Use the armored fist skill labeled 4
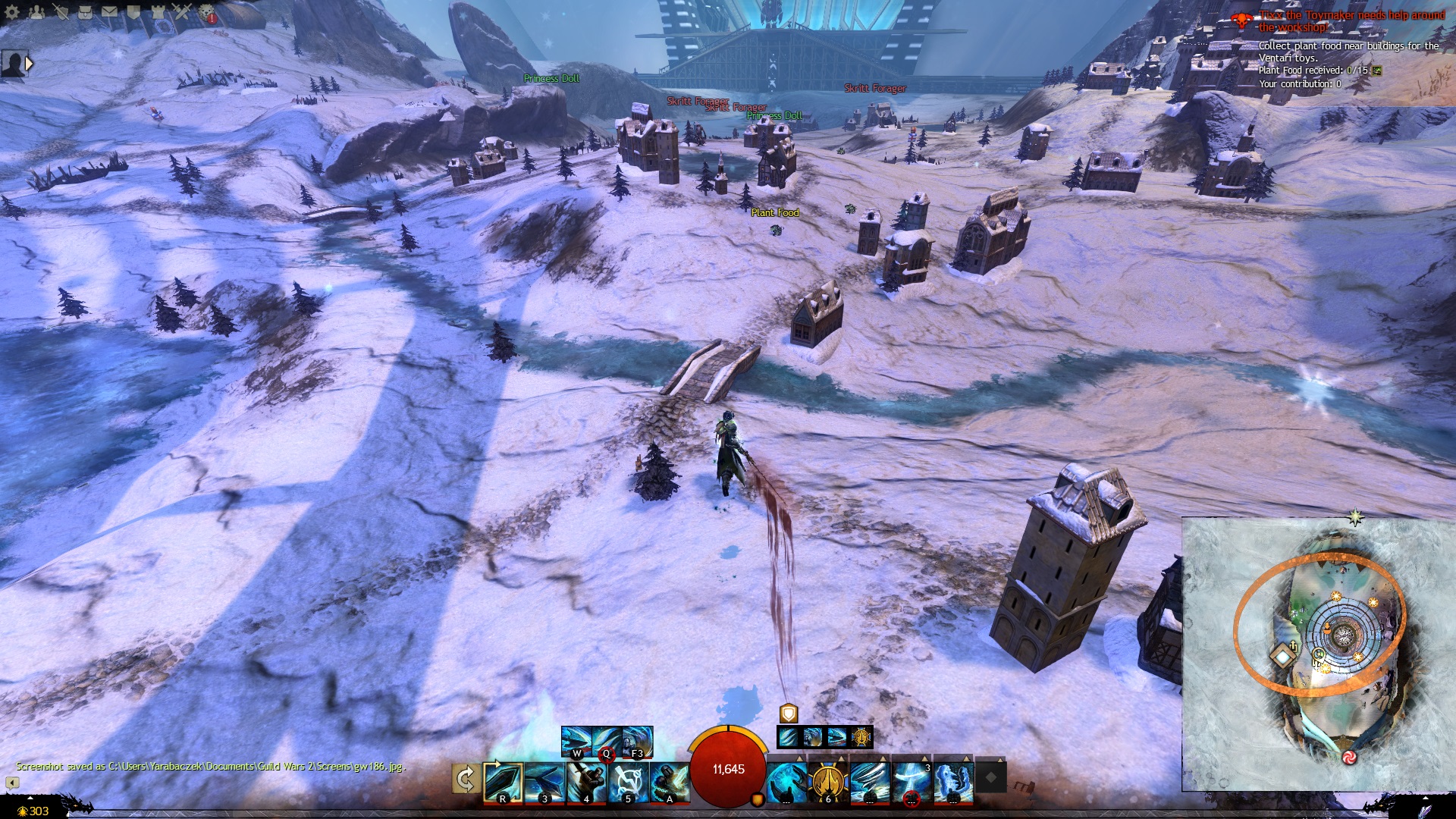The image size is (1456, 819). 586,783
